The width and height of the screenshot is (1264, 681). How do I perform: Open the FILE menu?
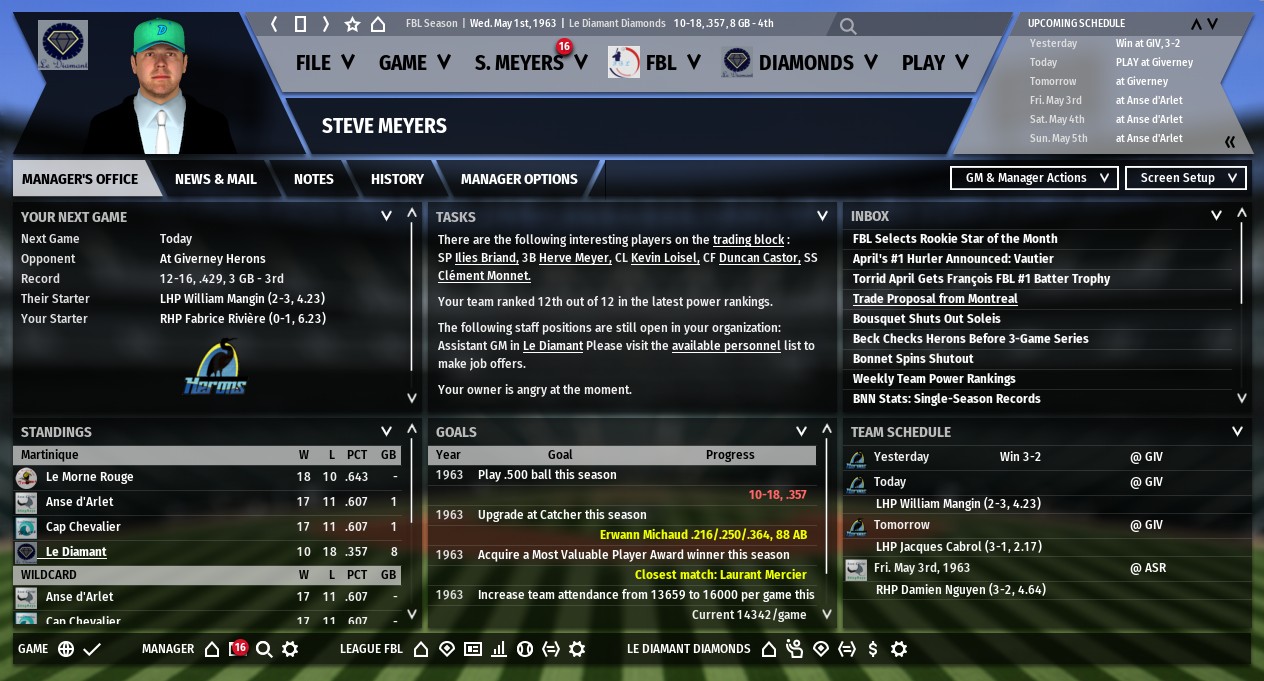(x=325, y=63)
